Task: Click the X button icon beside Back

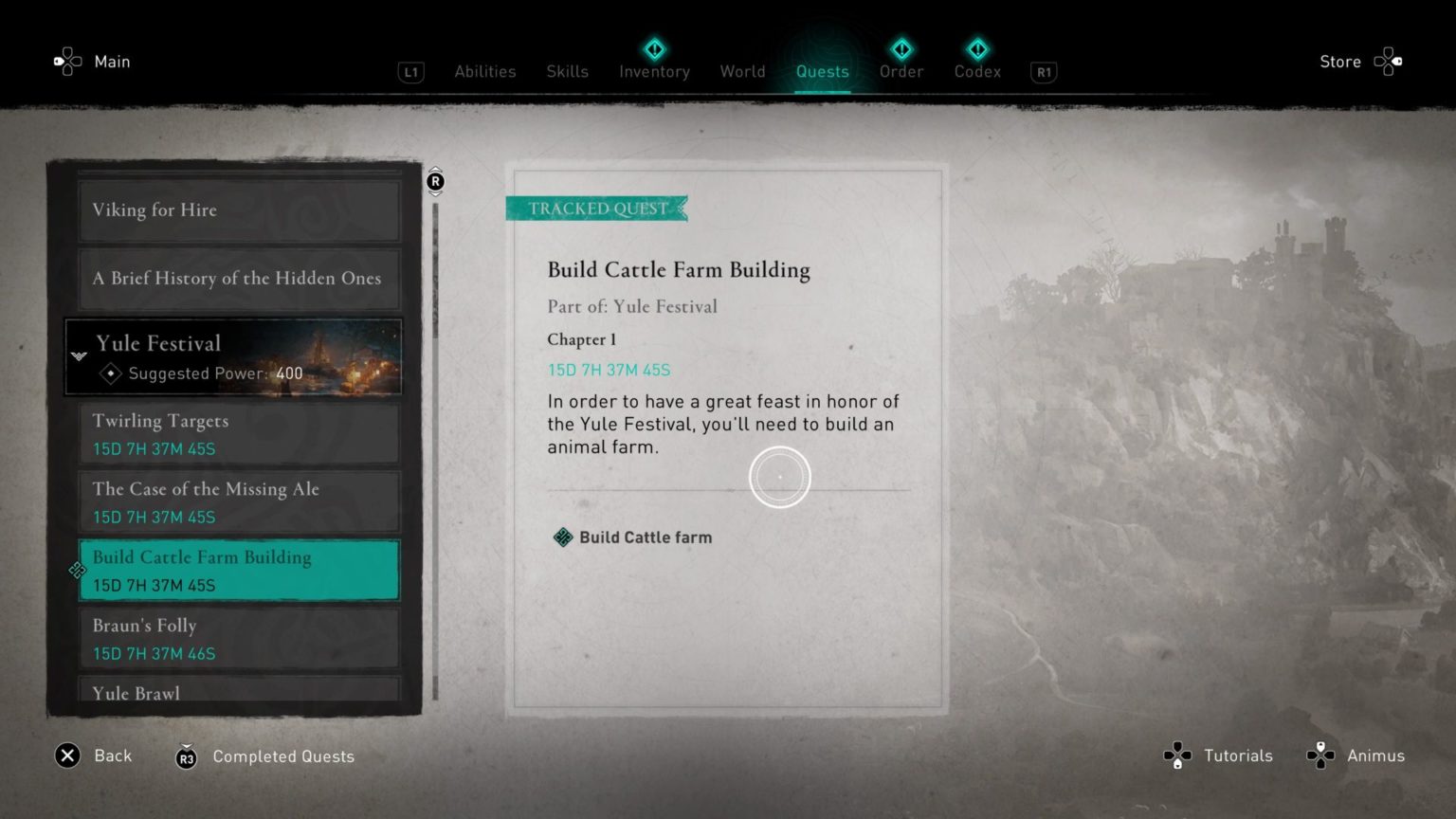Action: click(x=66, y=755)
